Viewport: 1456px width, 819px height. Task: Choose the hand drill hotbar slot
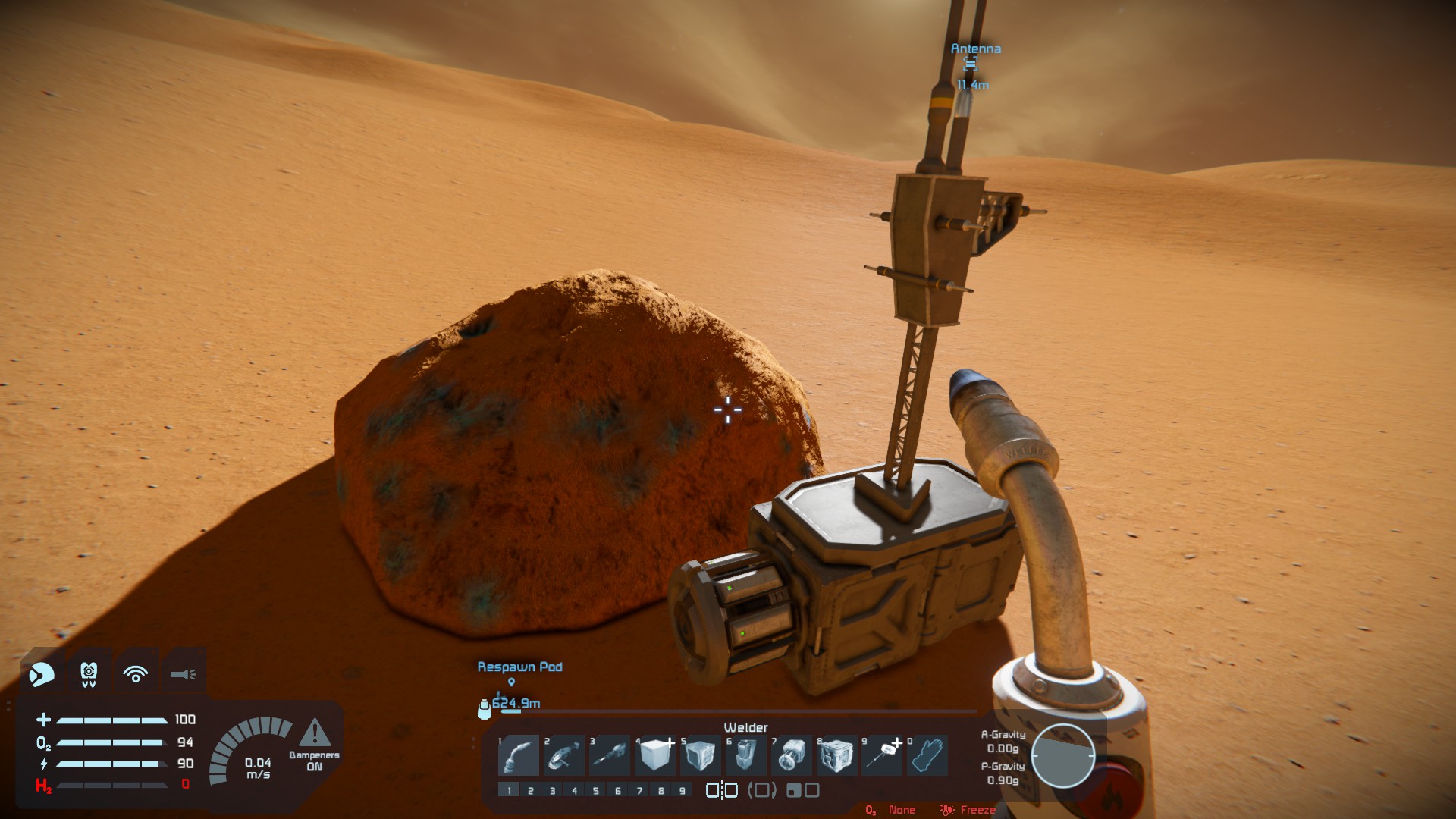pos(610,755)
